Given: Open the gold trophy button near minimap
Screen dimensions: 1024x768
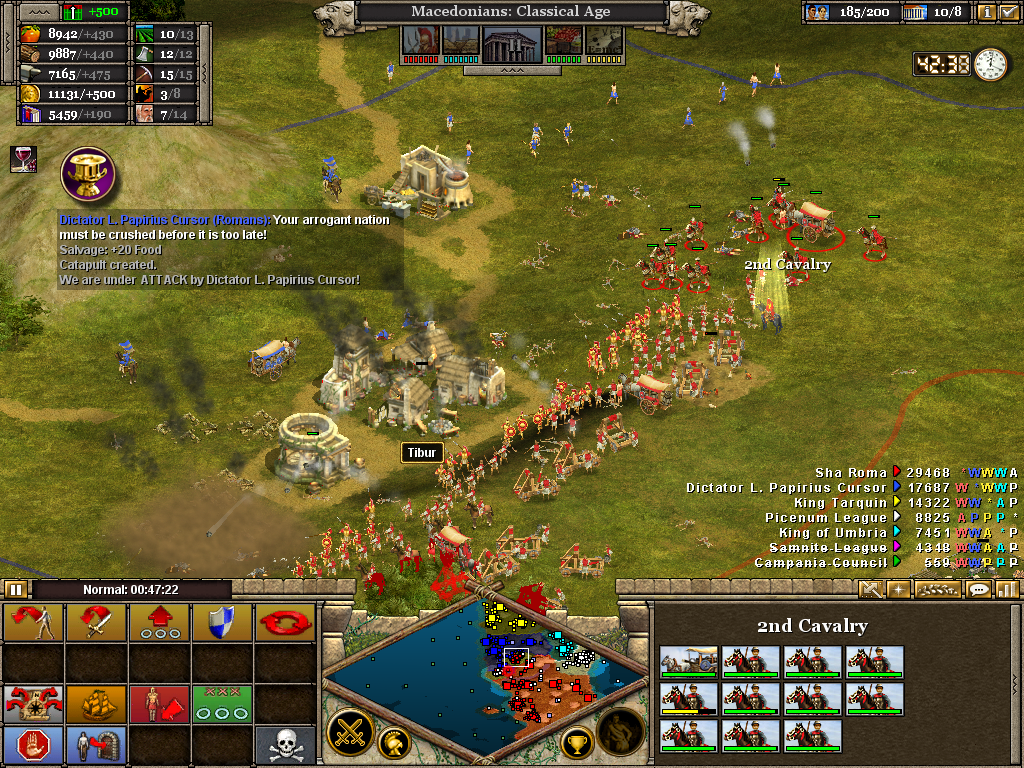Looking at the screenshot, I should click(576, 742).
